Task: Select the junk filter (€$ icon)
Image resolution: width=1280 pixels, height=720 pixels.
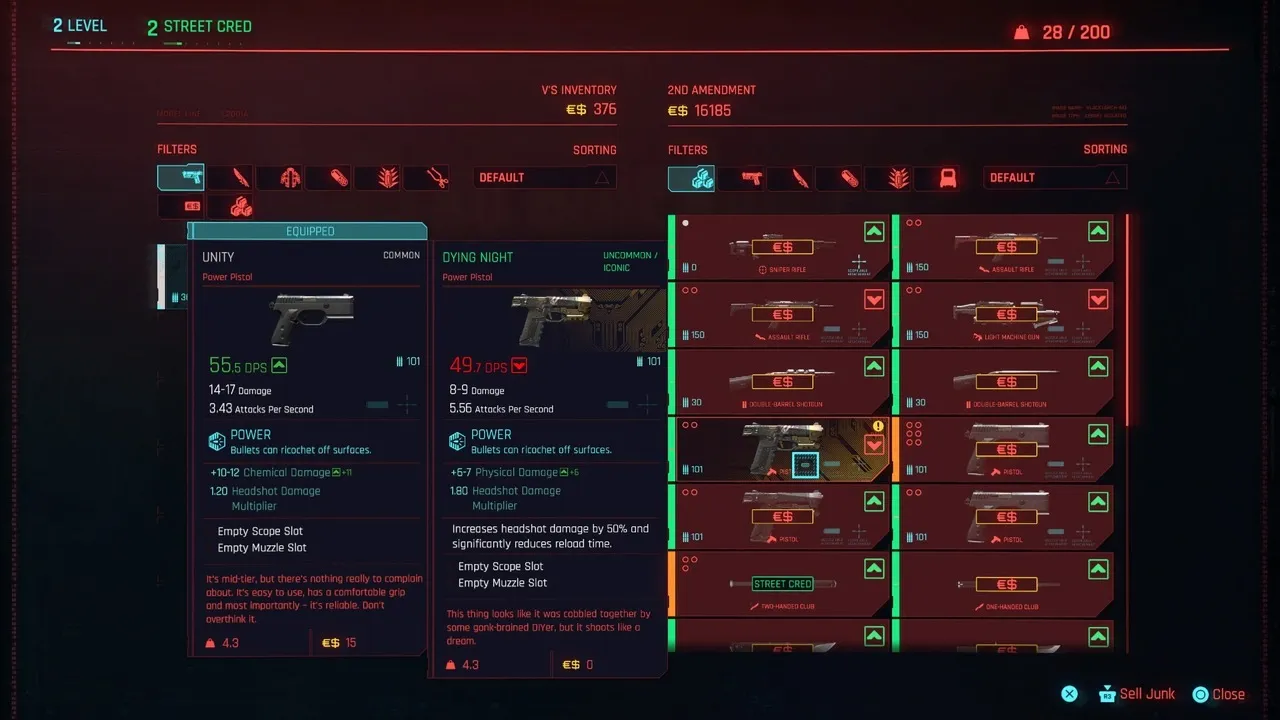Action: [192, 206]
